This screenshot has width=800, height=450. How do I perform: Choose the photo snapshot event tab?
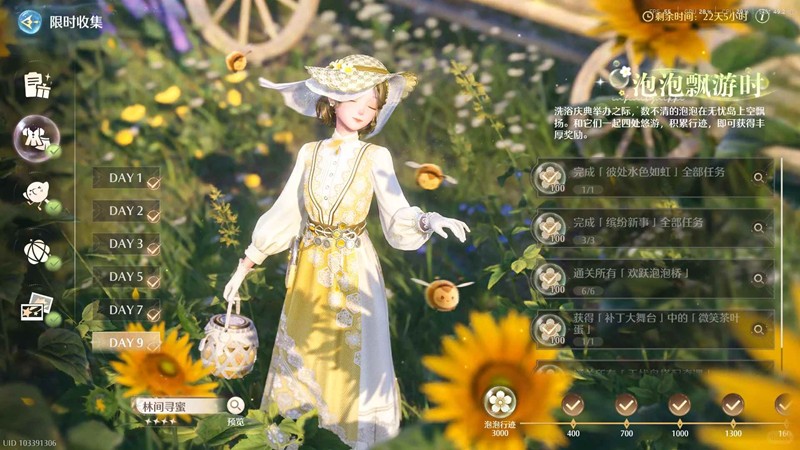(x=37, y=307)
